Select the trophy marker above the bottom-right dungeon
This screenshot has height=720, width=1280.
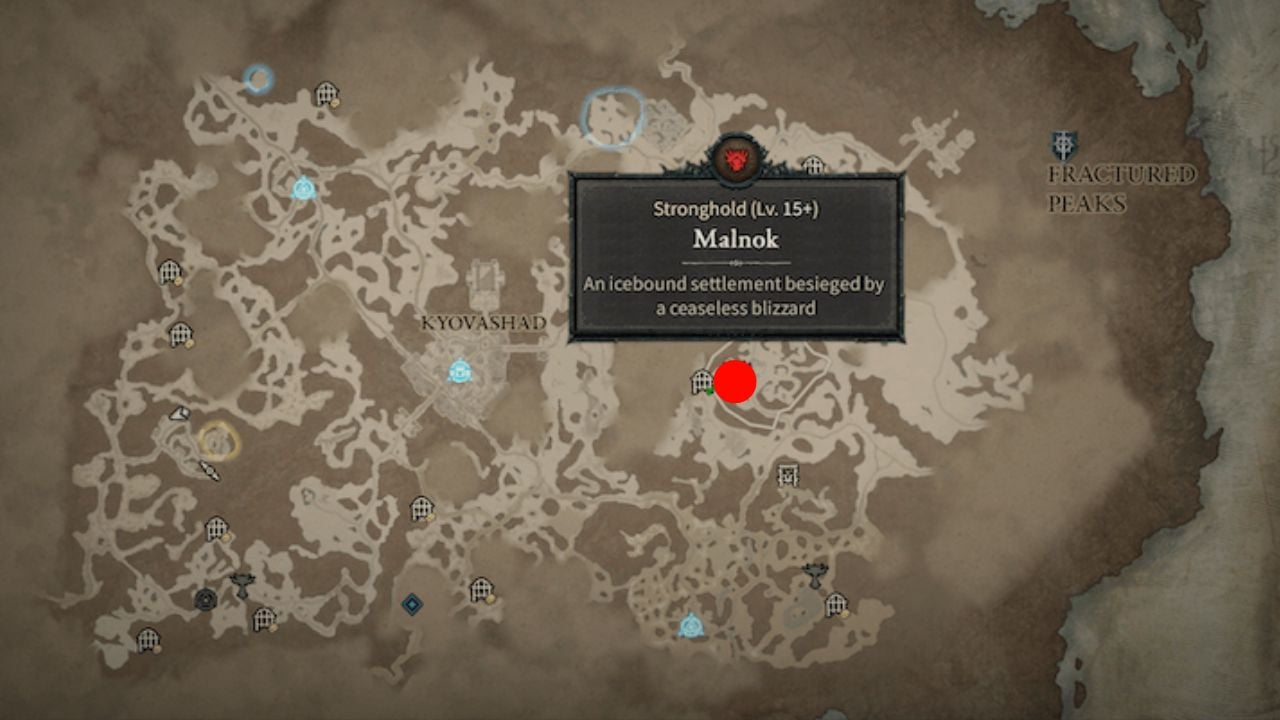tap(816, 573)
